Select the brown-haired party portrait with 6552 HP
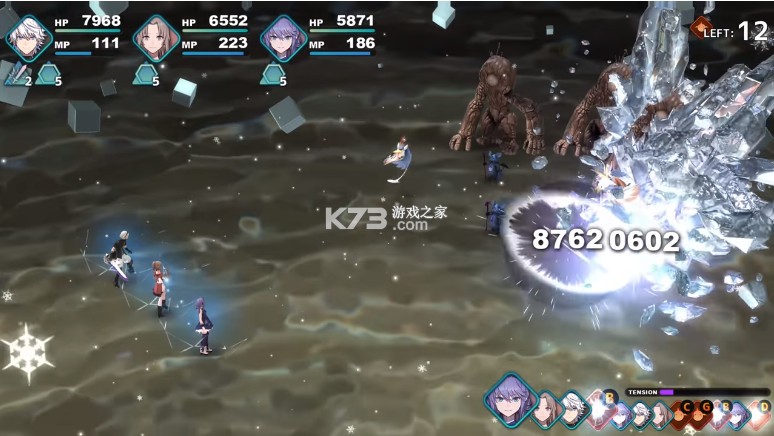The height and width of the screenshot is (436, 774). coord(155,38)
